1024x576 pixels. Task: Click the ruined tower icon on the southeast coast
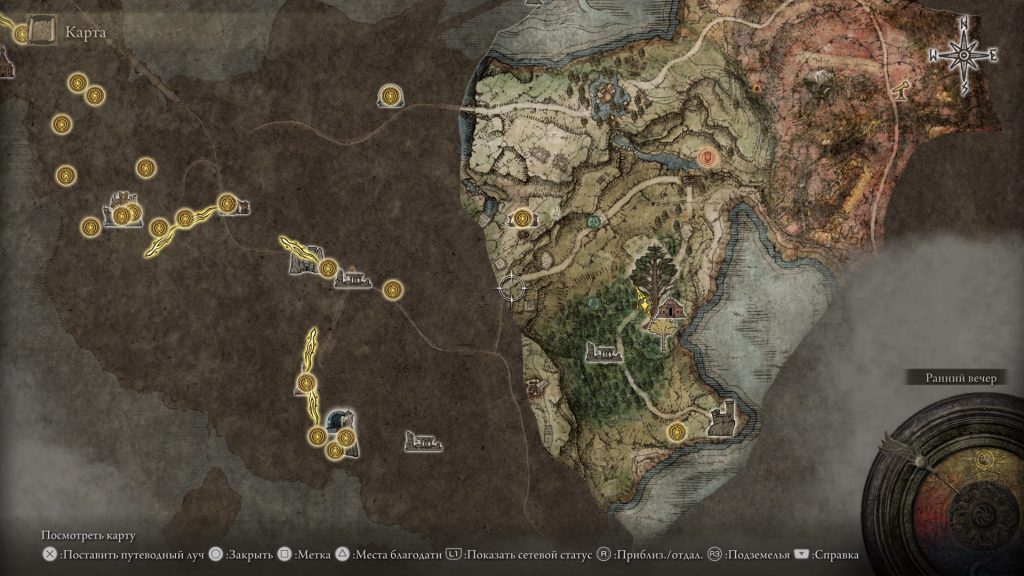723,421
